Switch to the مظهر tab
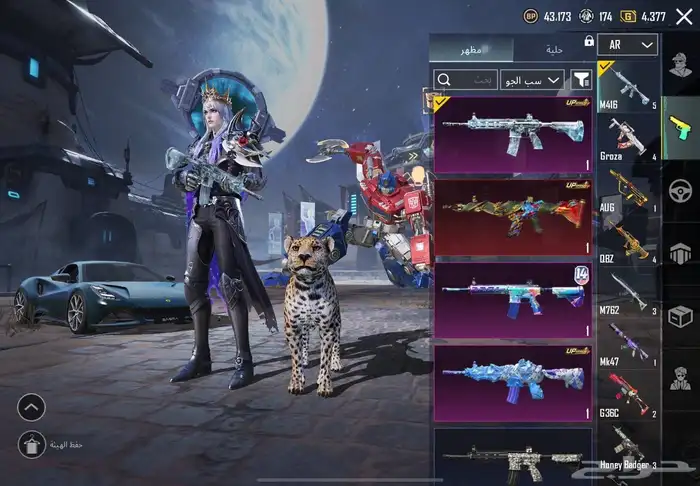700x486 pixels. click(x=472, y=49)
